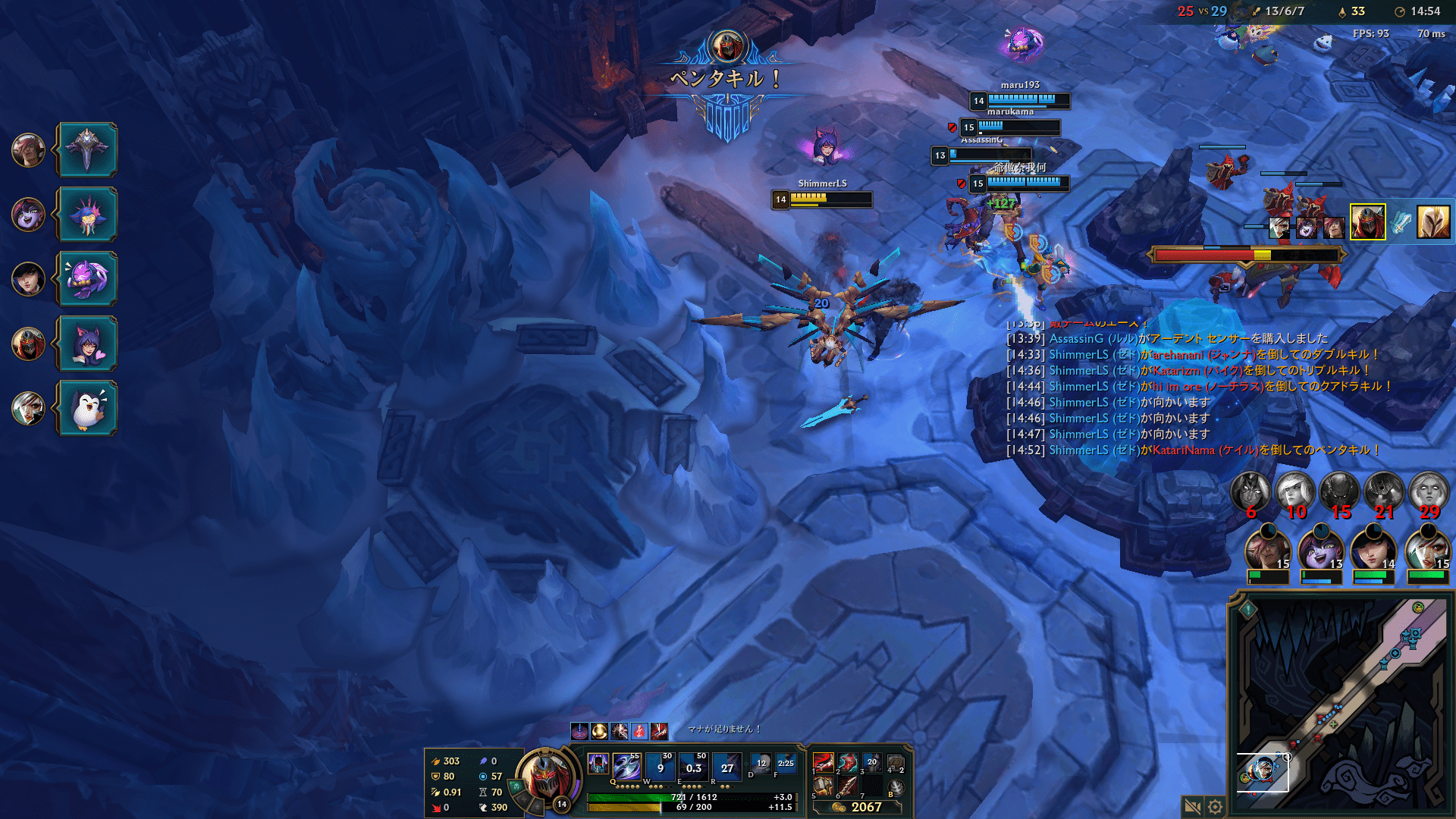The width and height of the screenshot is (1456, 819).
Task: Cast Zed's Razor Shuriken Q ability
Action: 626,767
